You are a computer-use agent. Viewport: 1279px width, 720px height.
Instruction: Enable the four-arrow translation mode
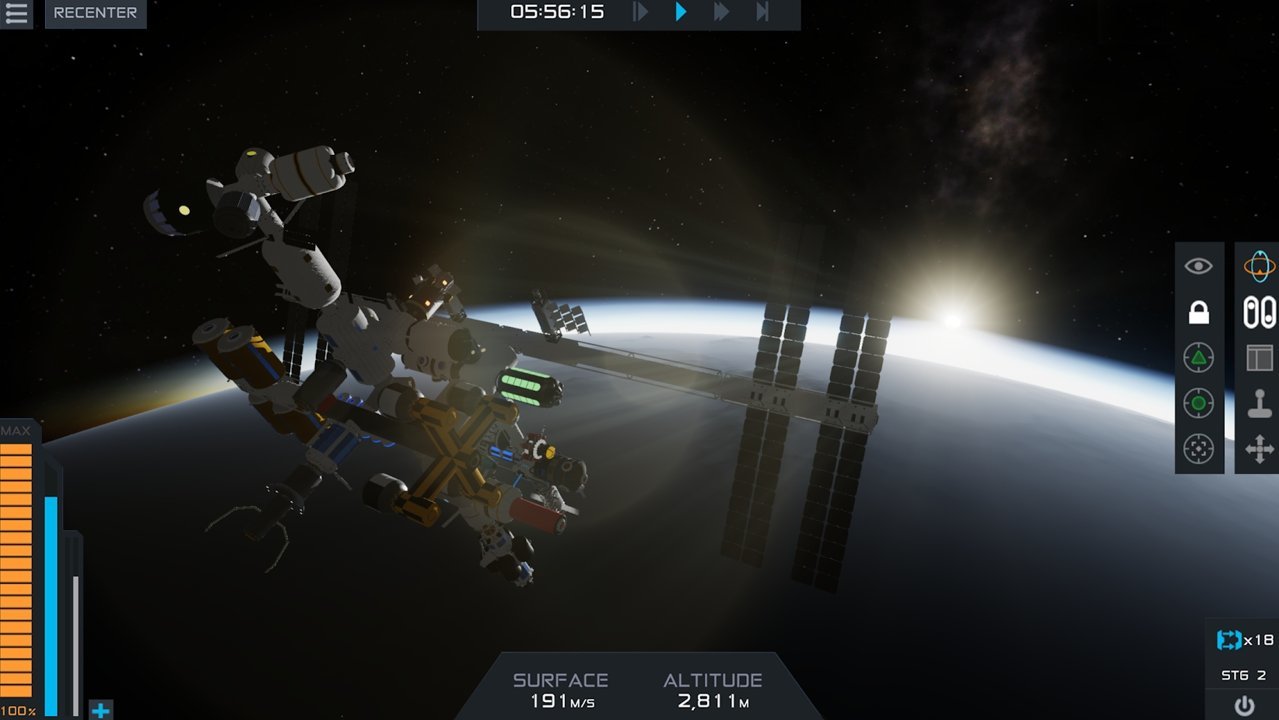click(1259, 449)
